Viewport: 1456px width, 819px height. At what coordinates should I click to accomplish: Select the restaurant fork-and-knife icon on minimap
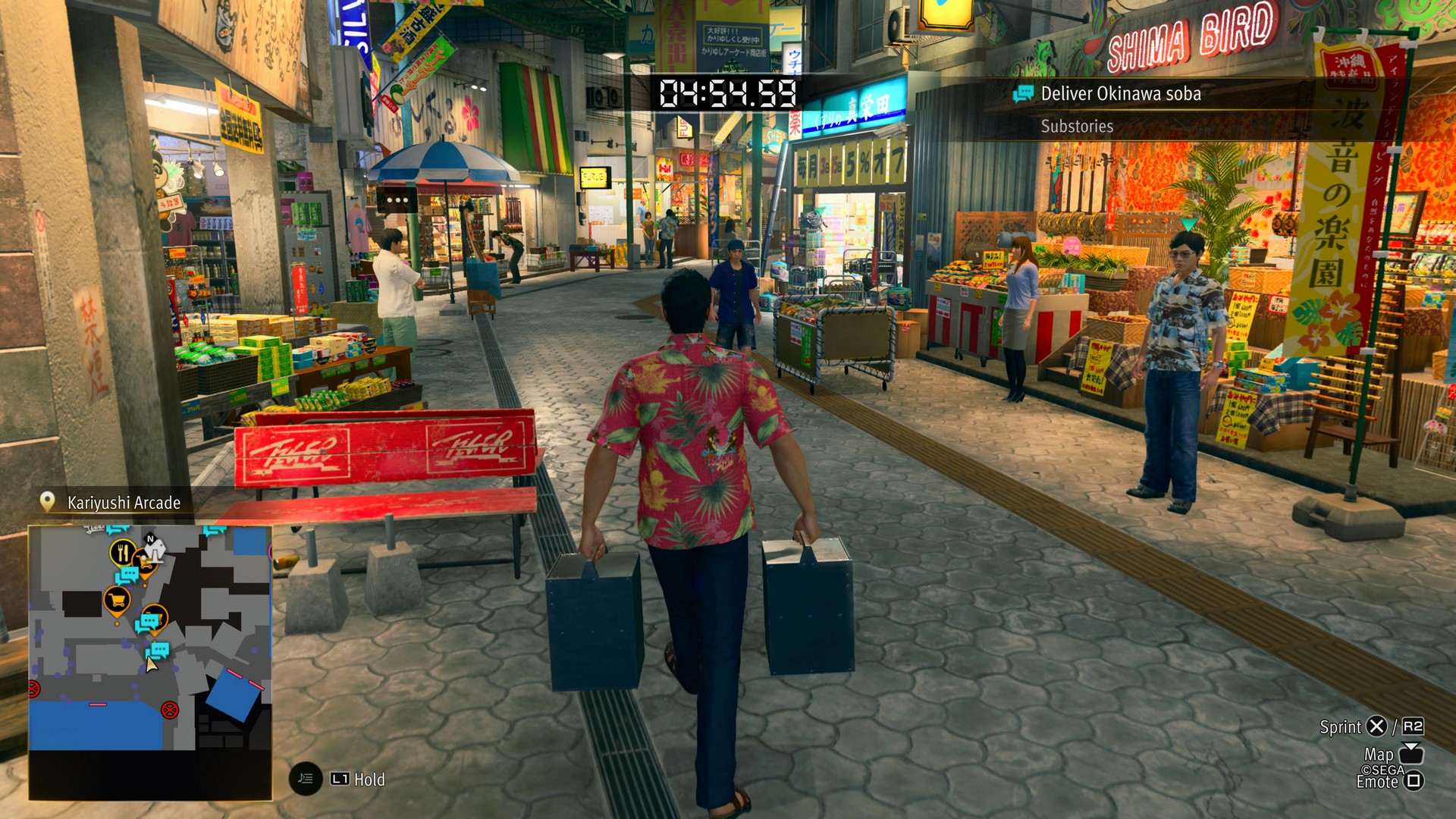pos(122,551)
